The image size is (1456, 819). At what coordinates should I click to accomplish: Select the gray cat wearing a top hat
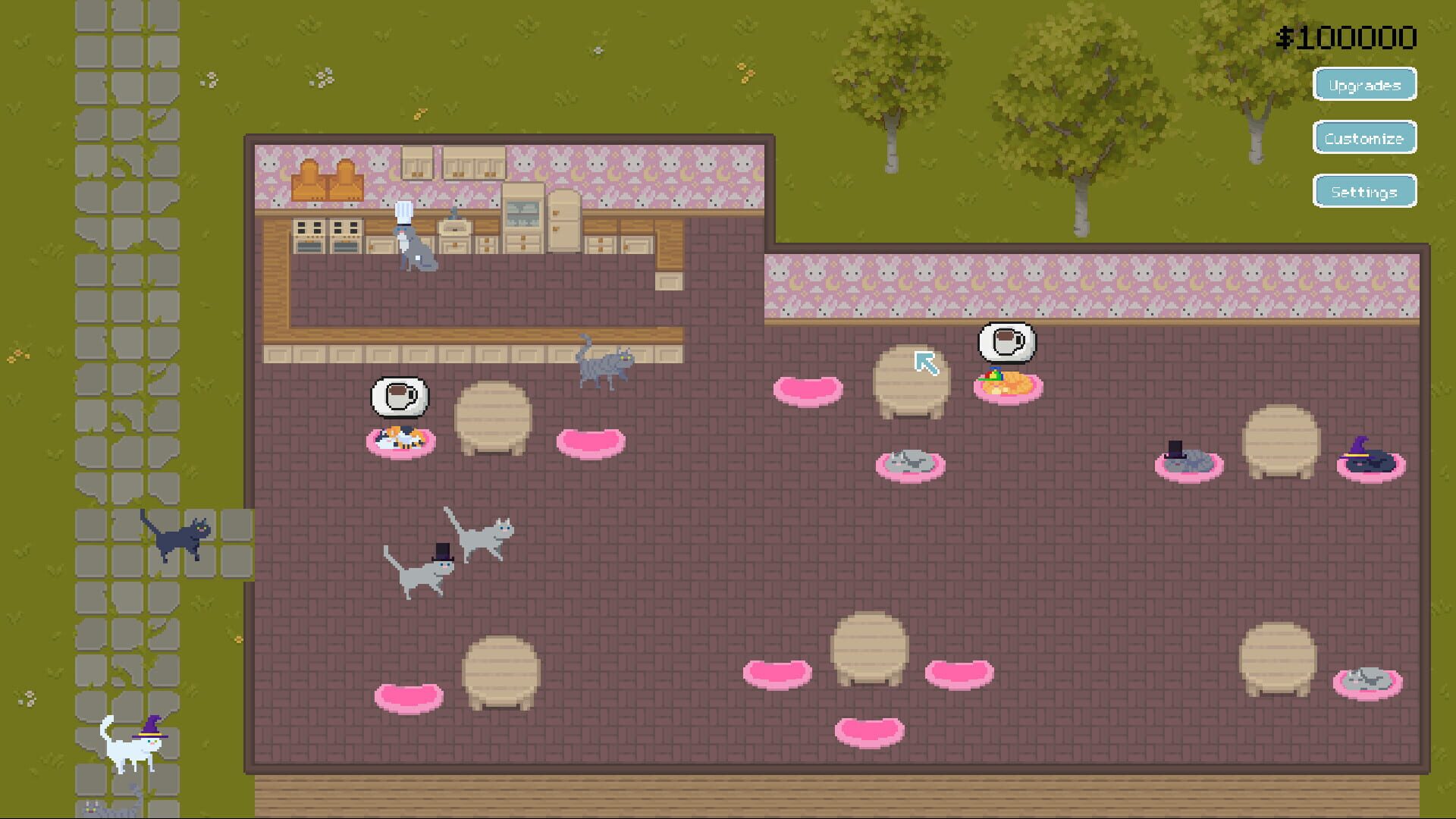click(x=425, y=573)
